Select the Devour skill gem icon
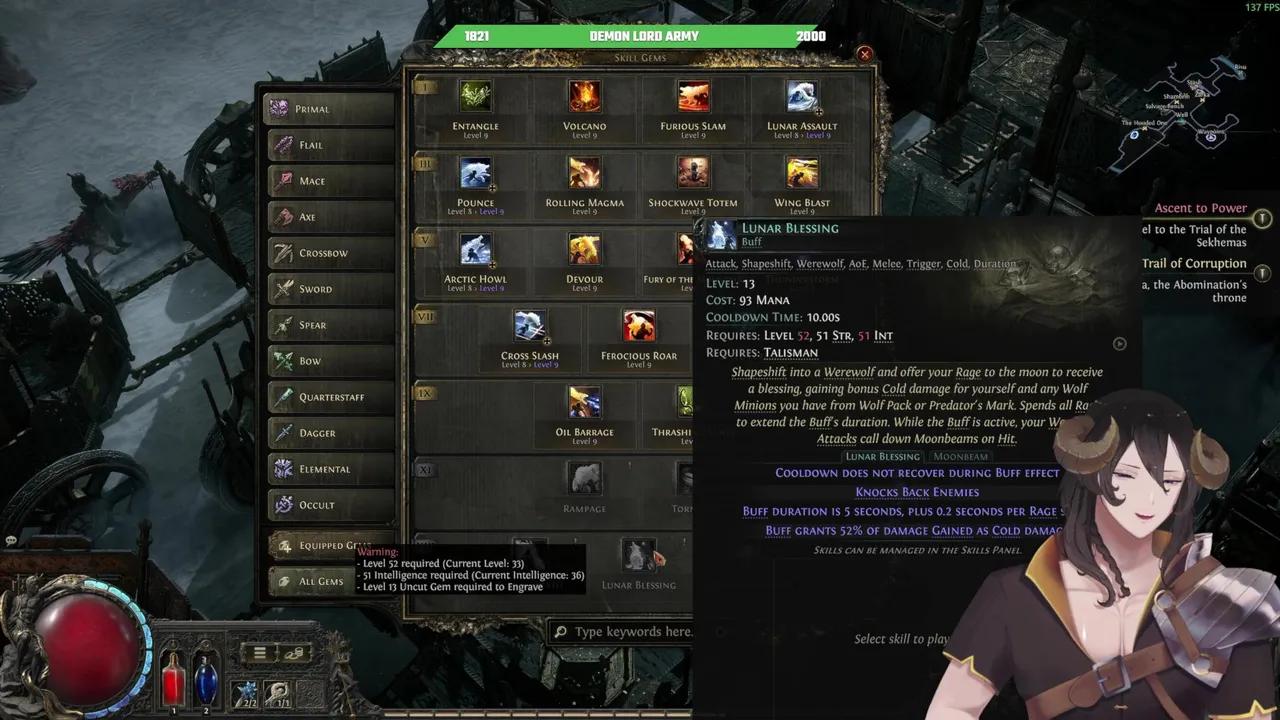Image resolution: width=1280 pixels, height=720 pixels. coord(584,250)
